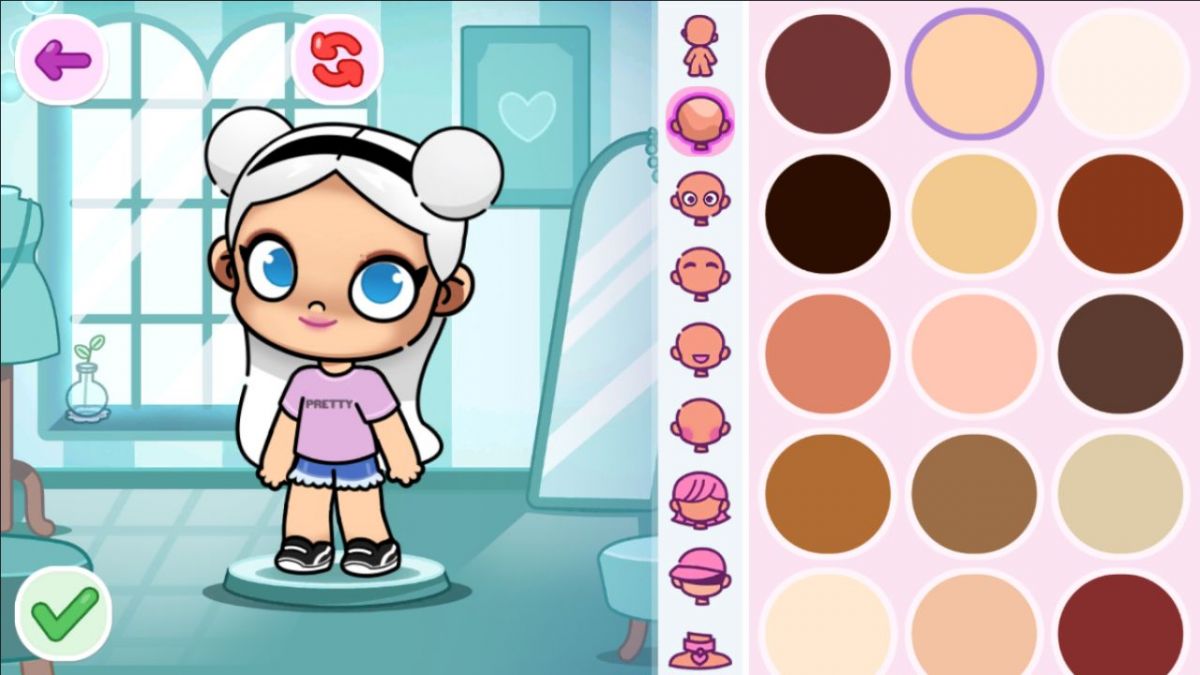Choose the golden tan skin swatch
The height and width of the screenshot is (675, 1200).
(974, 214)
